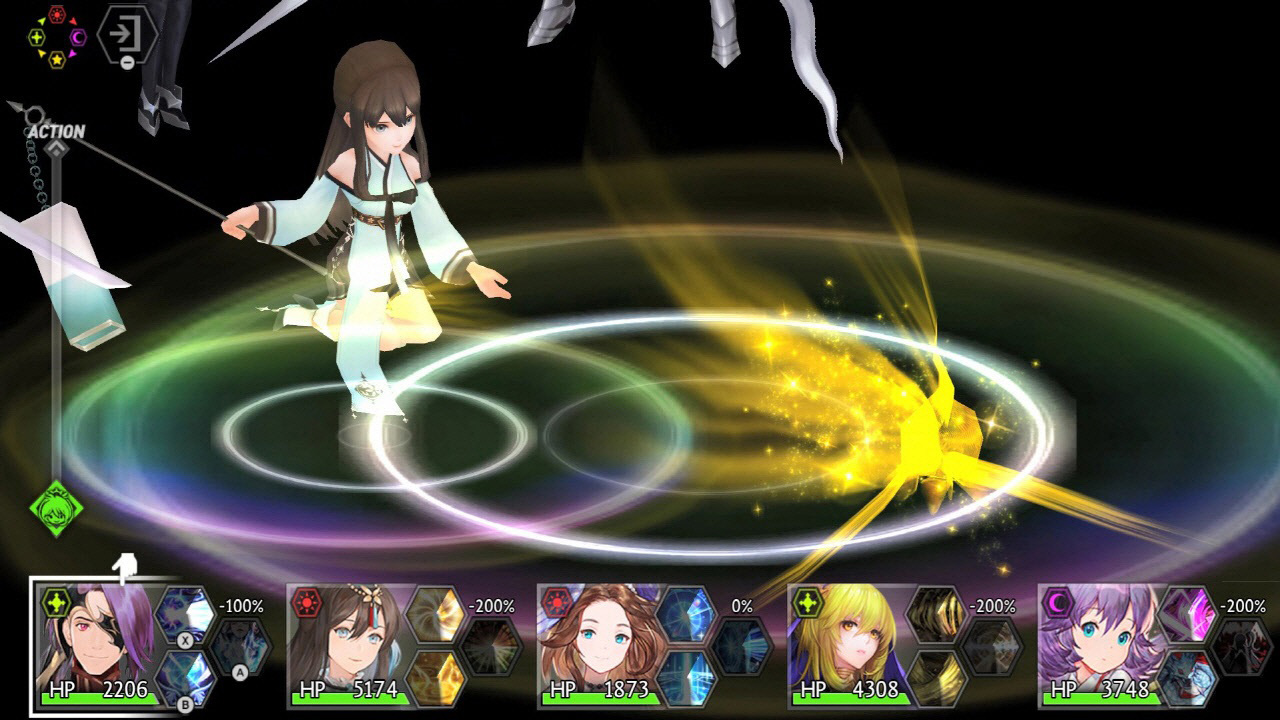Select the yellow star element icon
The width and height of the screenshot is (1280, 720).
pos(57,60)
